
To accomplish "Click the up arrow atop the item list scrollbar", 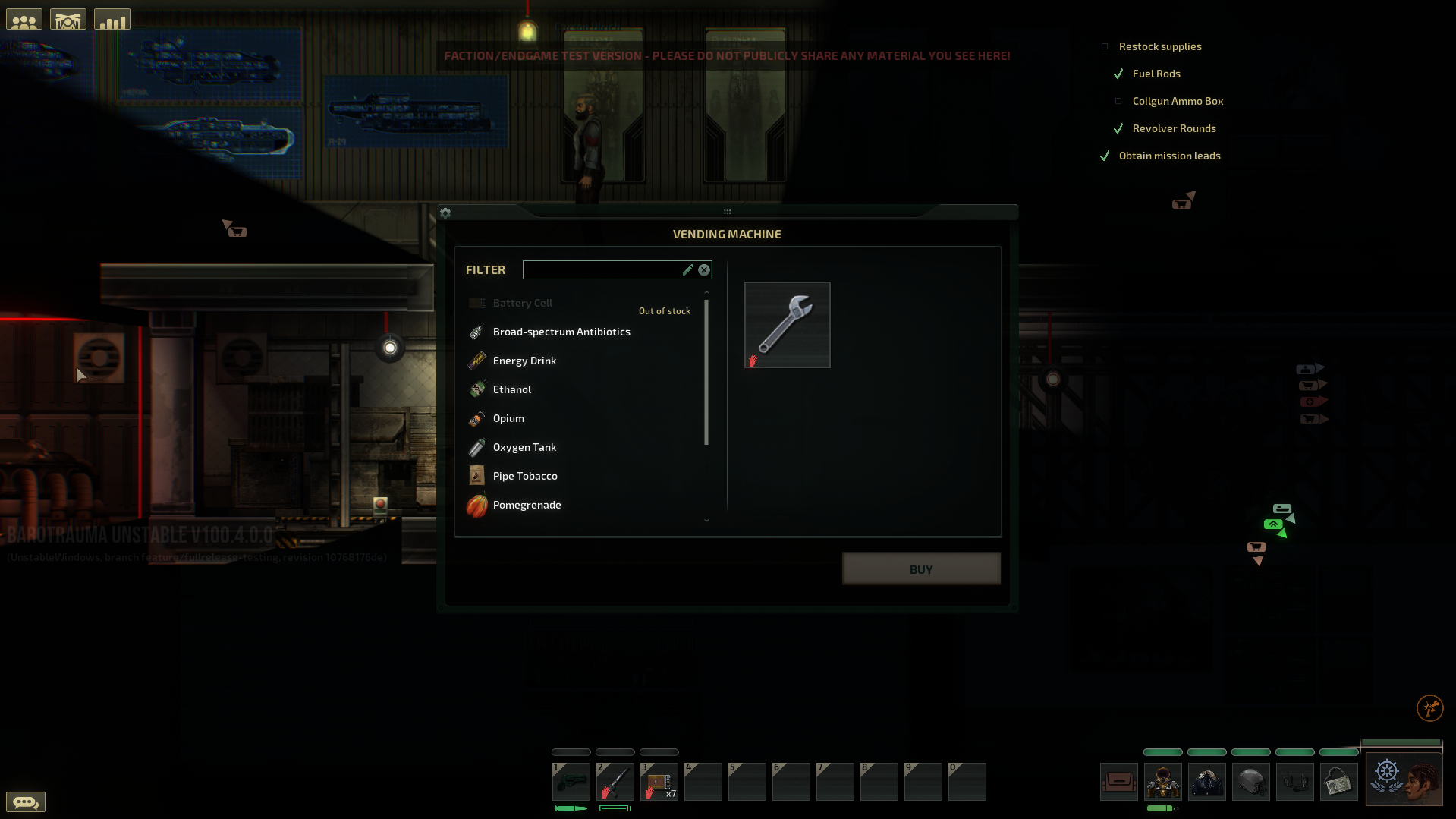I will 706,291.
